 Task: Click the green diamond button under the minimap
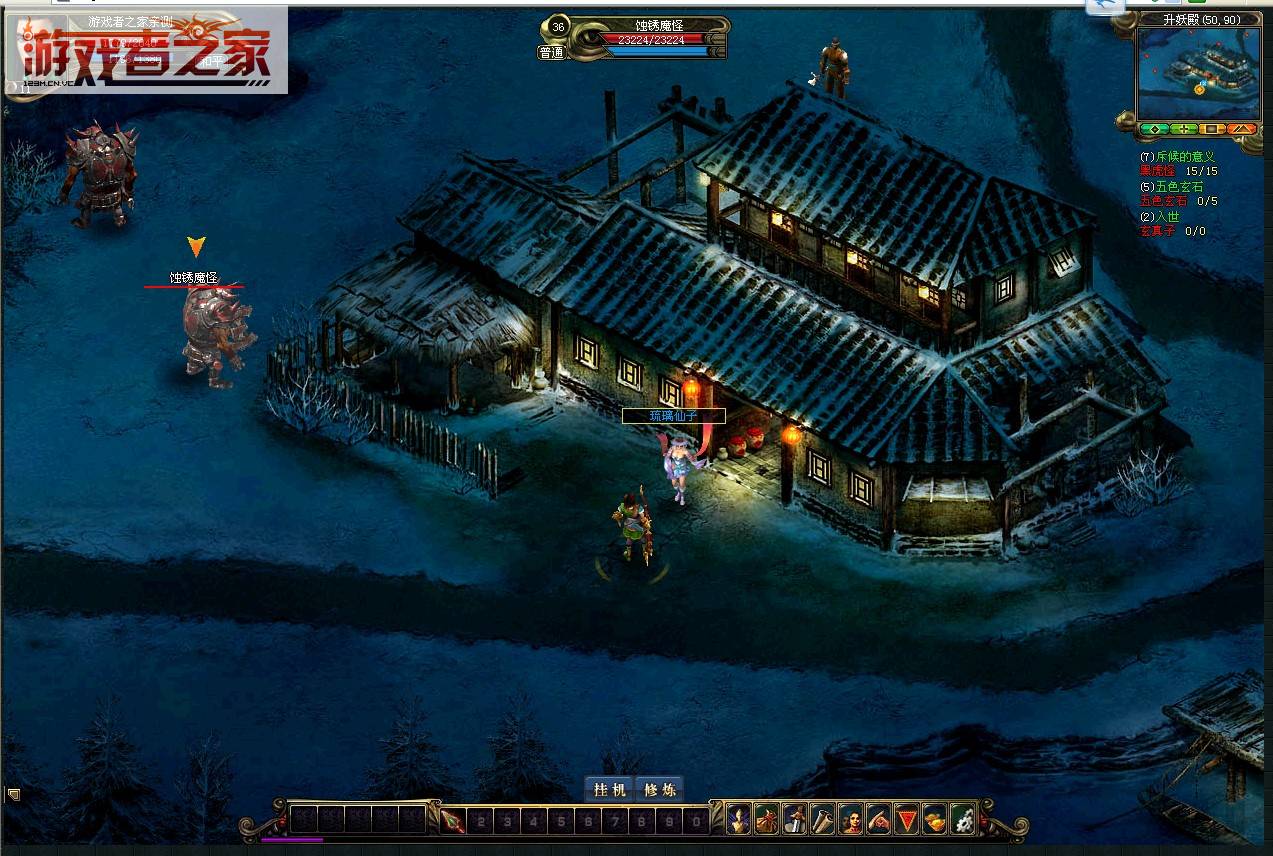click(x=1153, y=129)
